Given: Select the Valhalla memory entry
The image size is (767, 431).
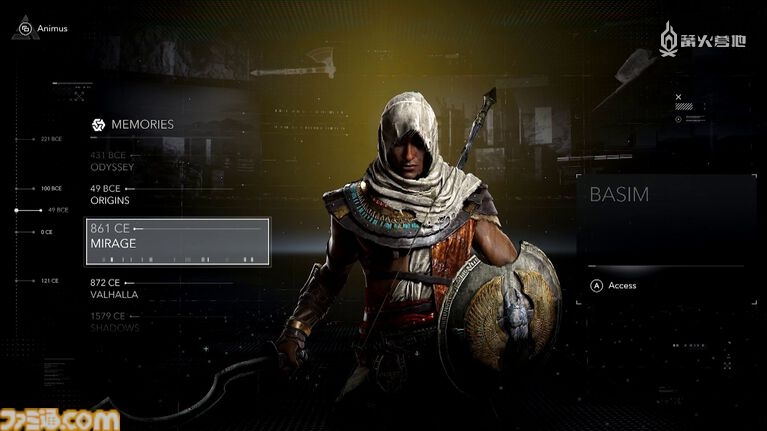Looking at the screenshot, I should click(x=115, y=289).
